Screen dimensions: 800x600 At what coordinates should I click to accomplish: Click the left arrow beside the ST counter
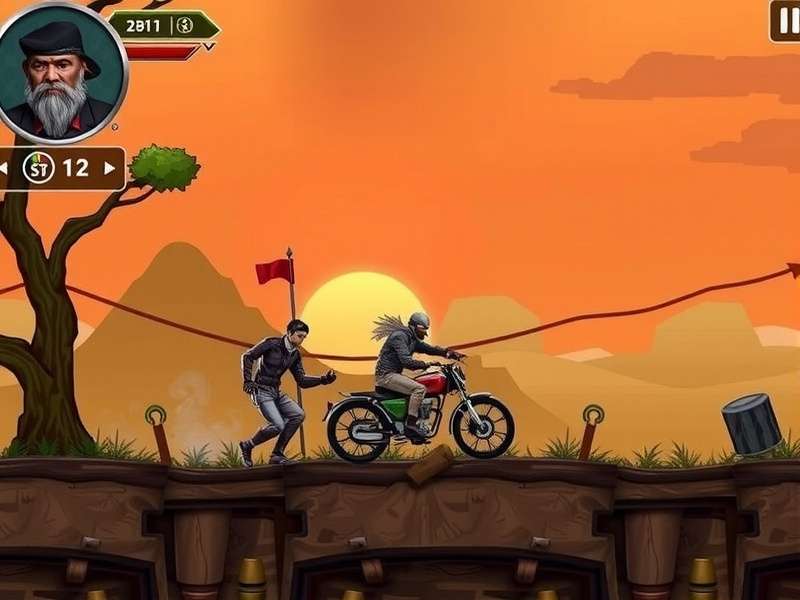(x=4, y=168)
